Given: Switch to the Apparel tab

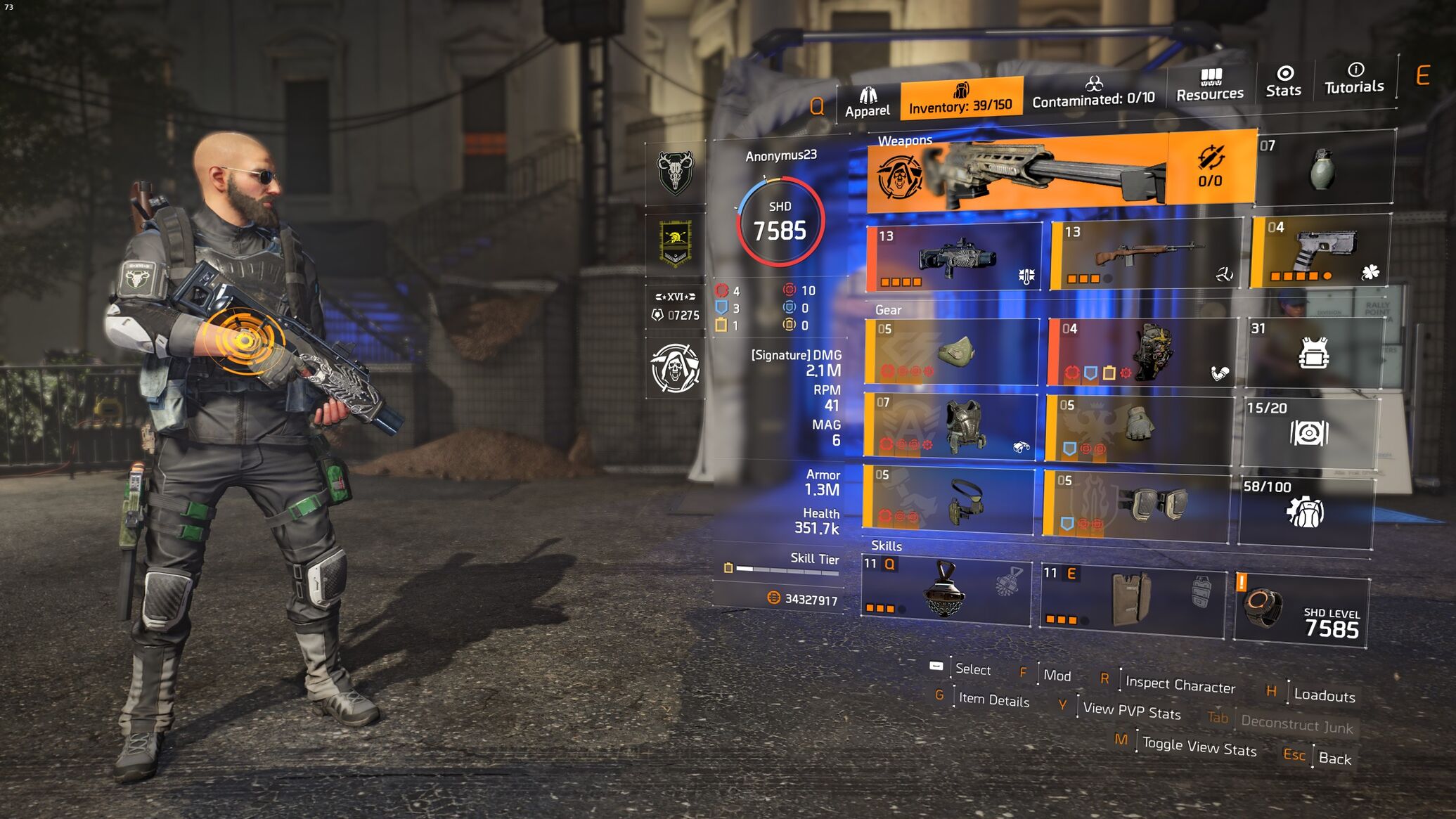Looking at the screenshot, I should pos(867,103).
